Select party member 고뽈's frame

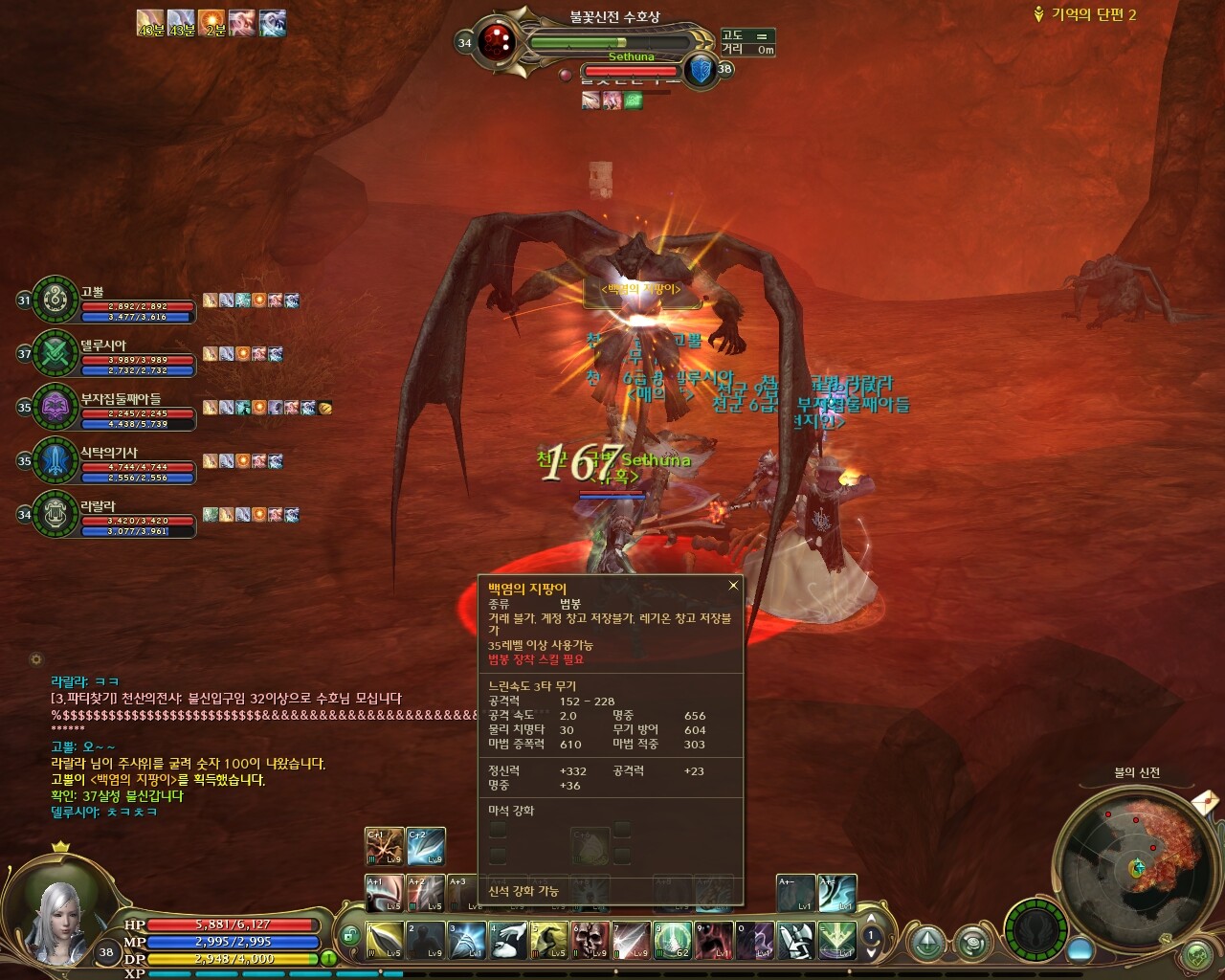tap(56, 301)
